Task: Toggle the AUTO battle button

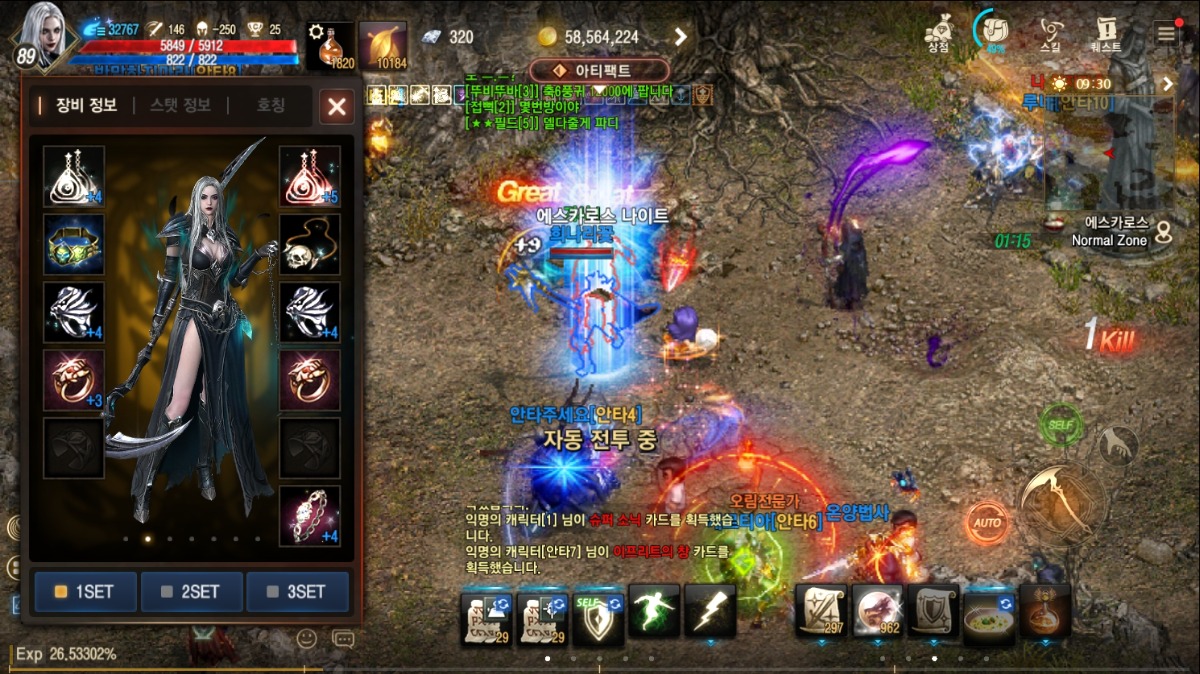Action: 988,522
